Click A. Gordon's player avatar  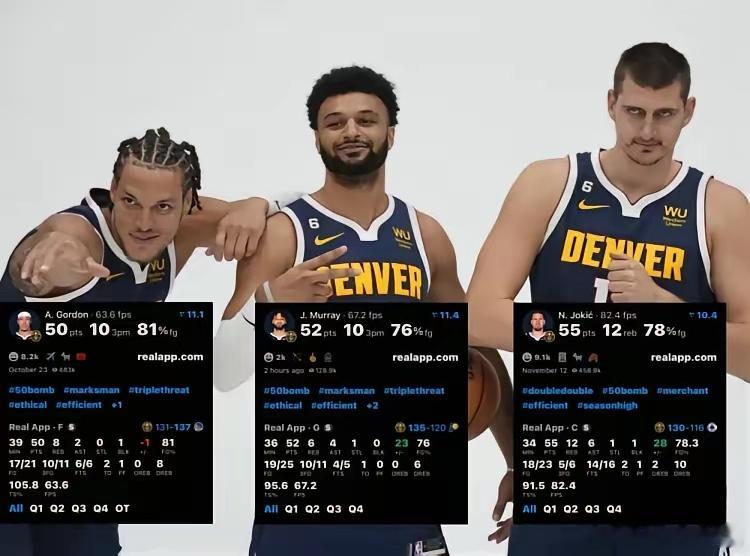click(x=24, y=324)
